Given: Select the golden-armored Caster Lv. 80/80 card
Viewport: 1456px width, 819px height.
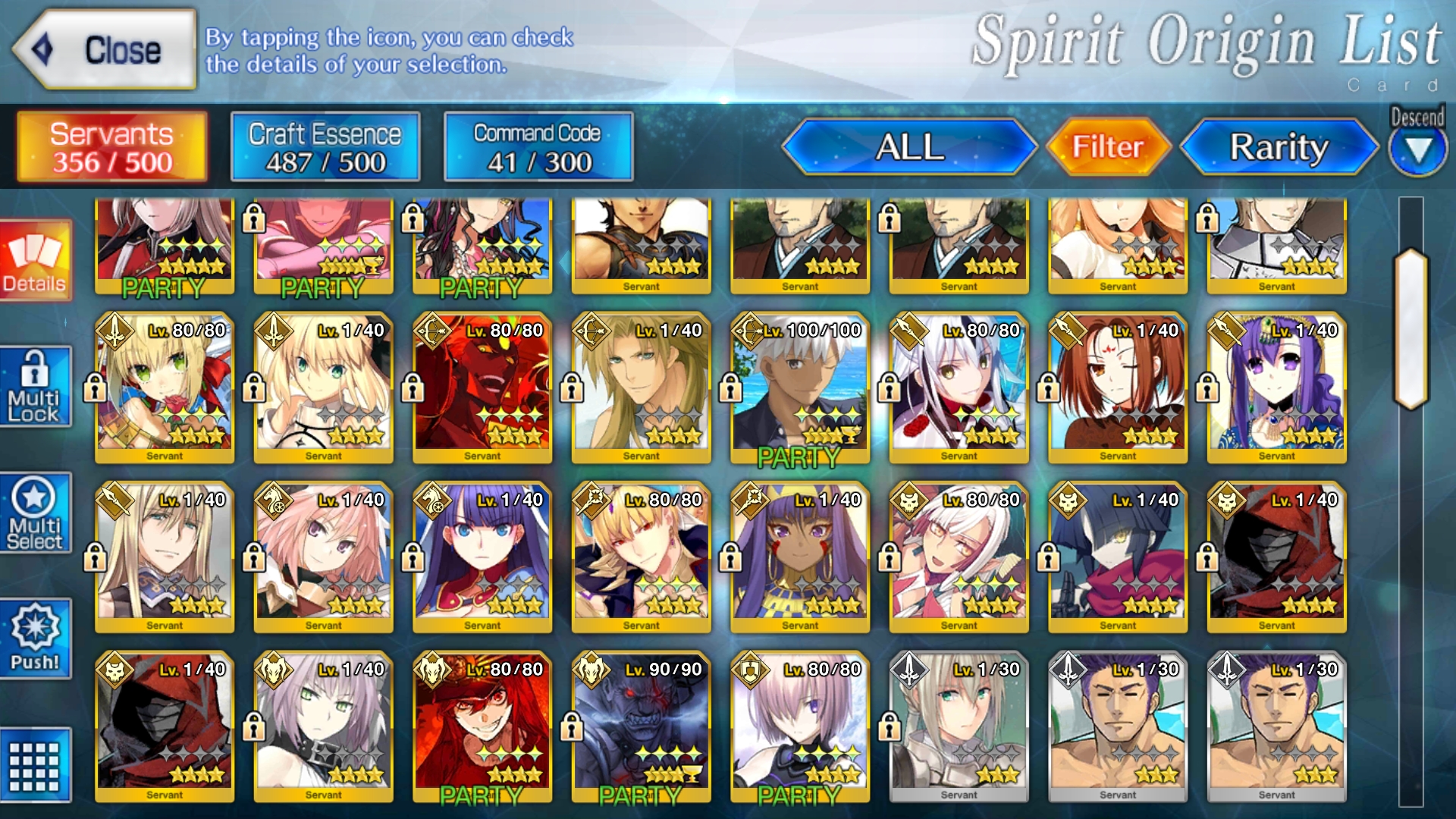Looking at the screenshot, I should [641, 557].
